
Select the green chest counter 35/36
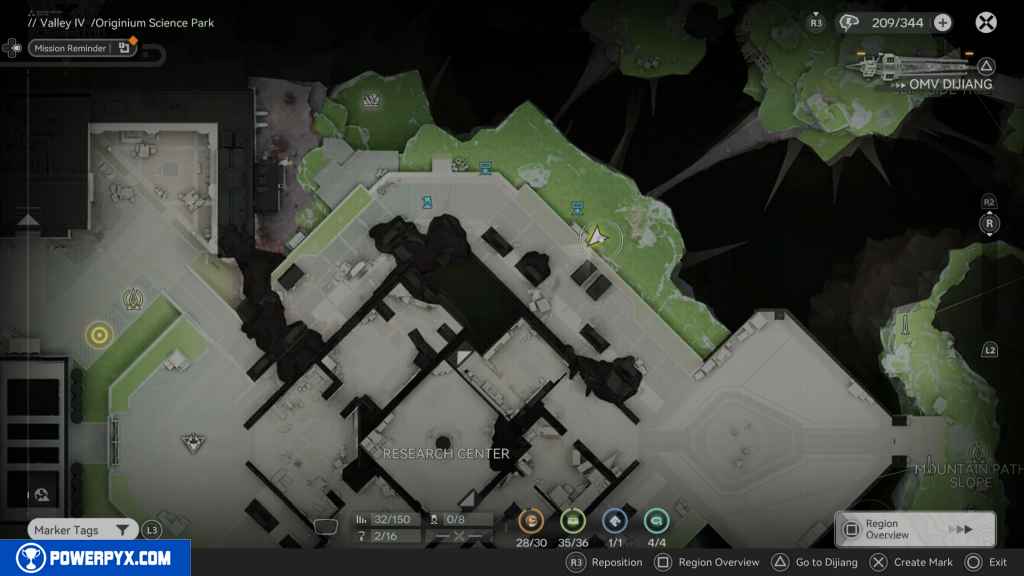[x=572, y=520]
